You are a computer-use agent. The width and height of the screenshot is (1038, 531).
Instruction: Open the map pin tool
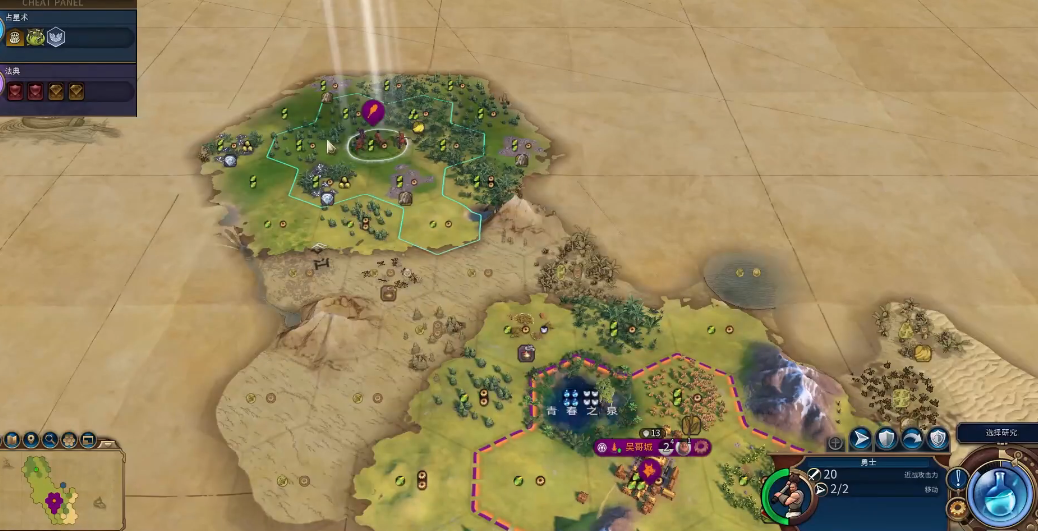tap(31, 439)
